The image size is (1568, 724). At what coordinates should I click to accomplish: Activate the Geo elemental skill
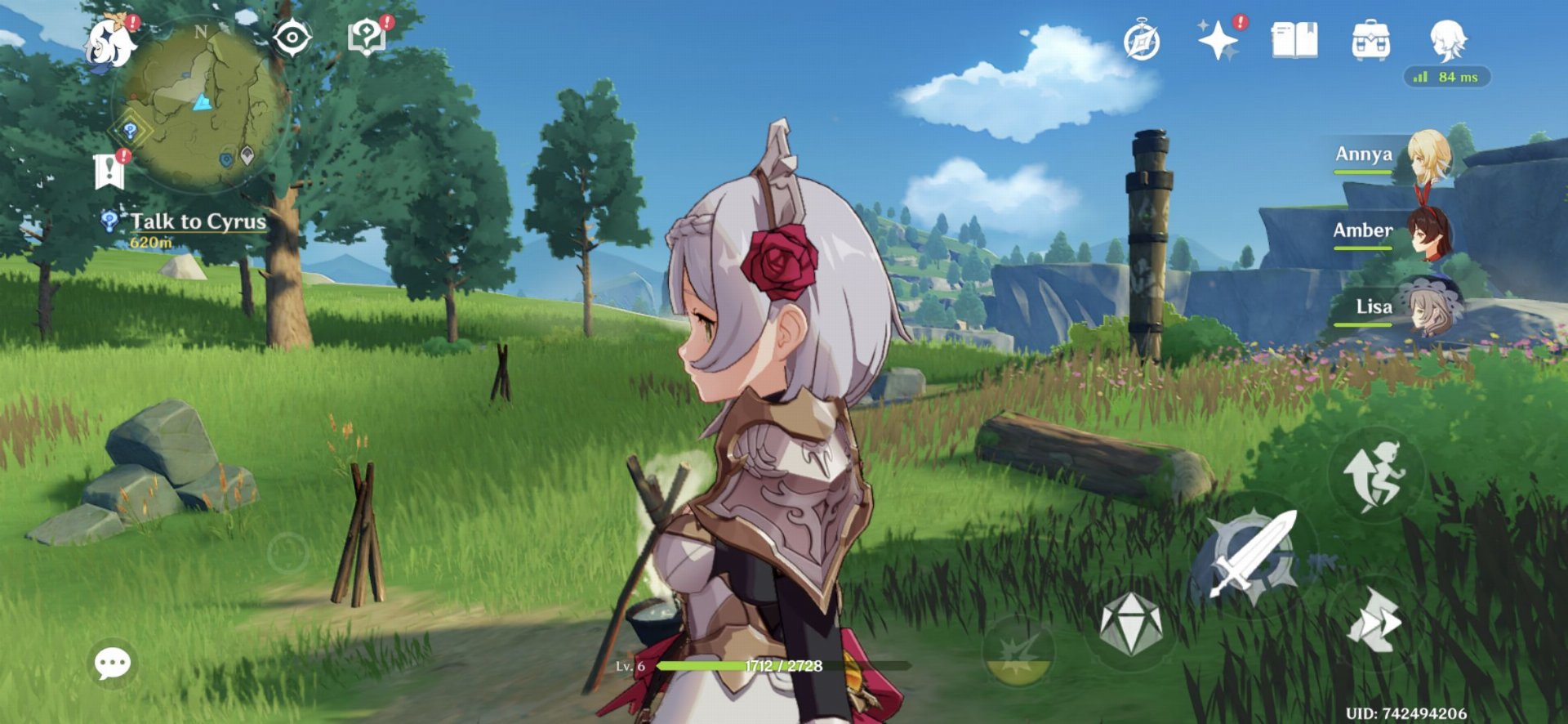point(1130,625)
